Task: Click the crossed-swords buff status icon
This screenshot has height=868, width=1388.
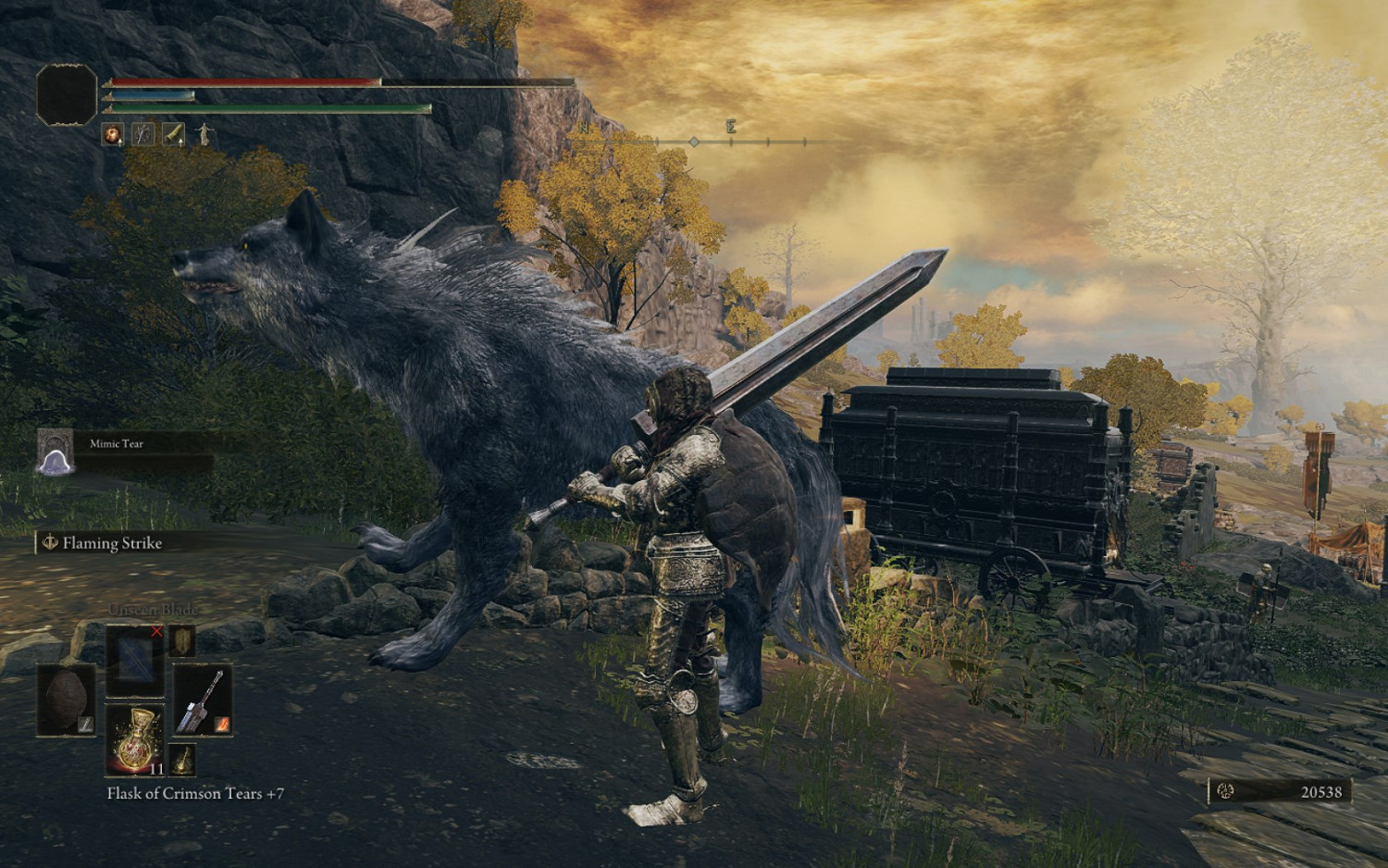Action: click(x=143, y=134)
